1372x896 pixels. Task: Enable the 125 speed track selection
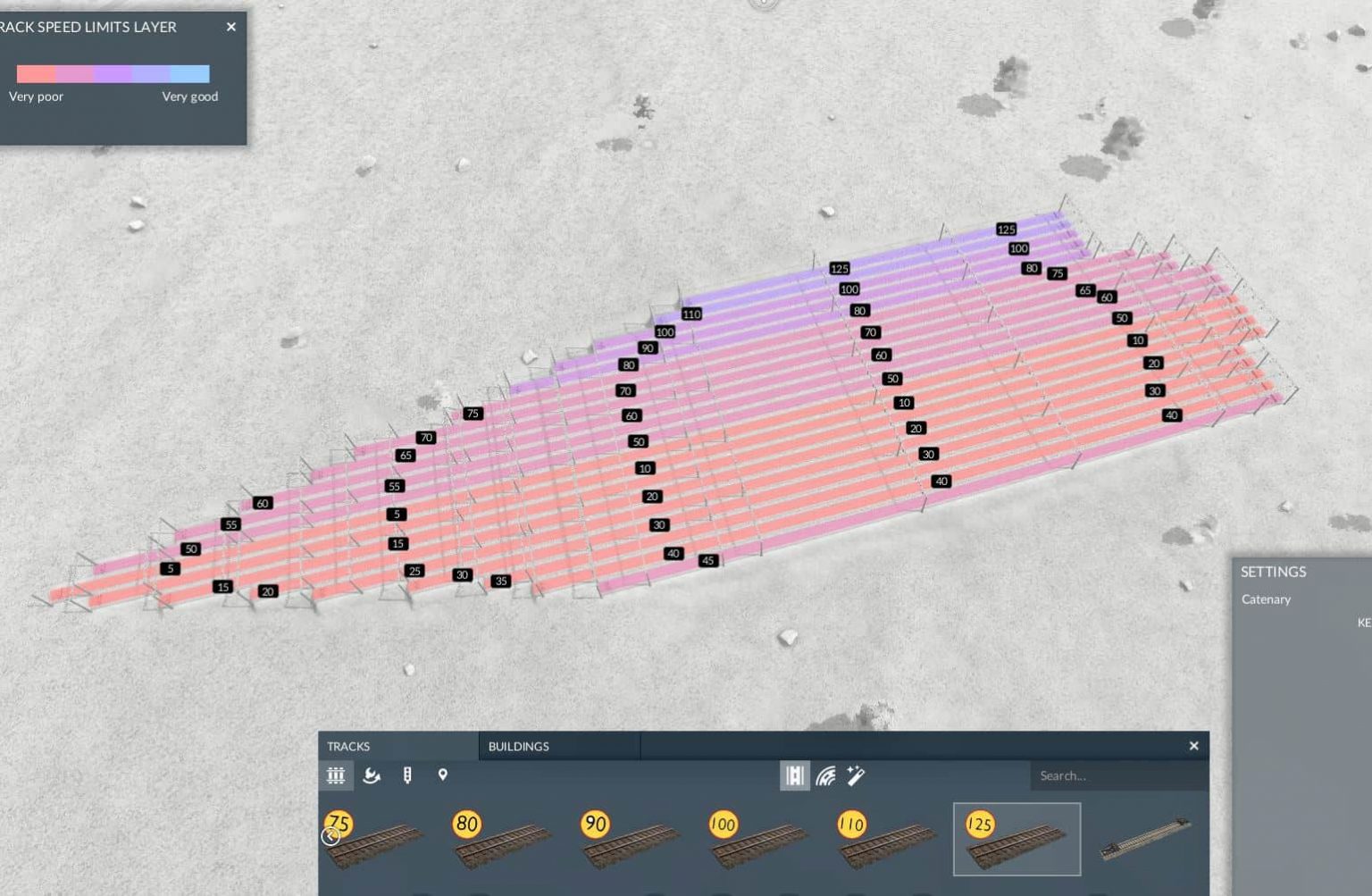coord(1016,838)
